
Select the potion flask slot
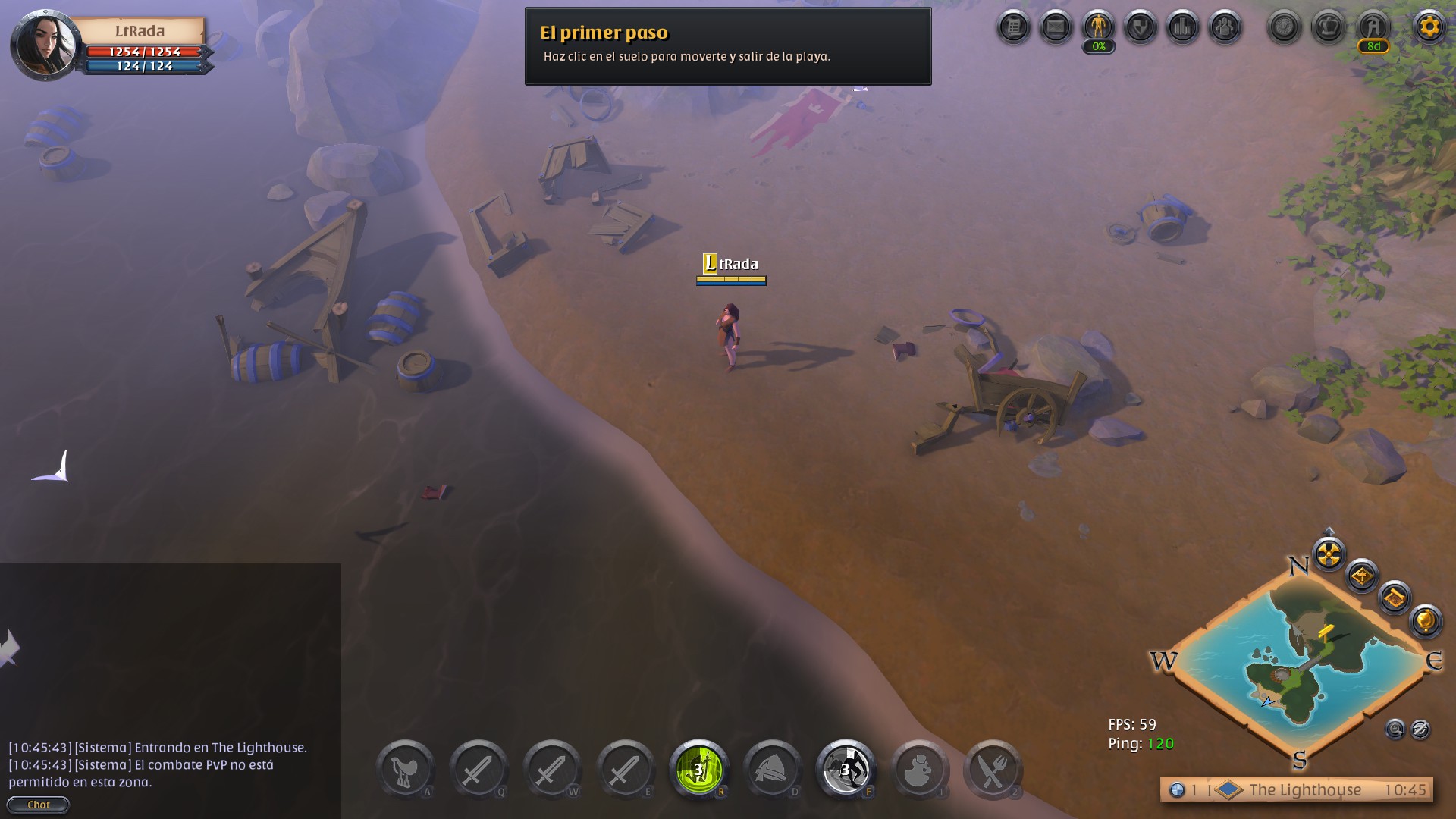[x=919, y=770]
